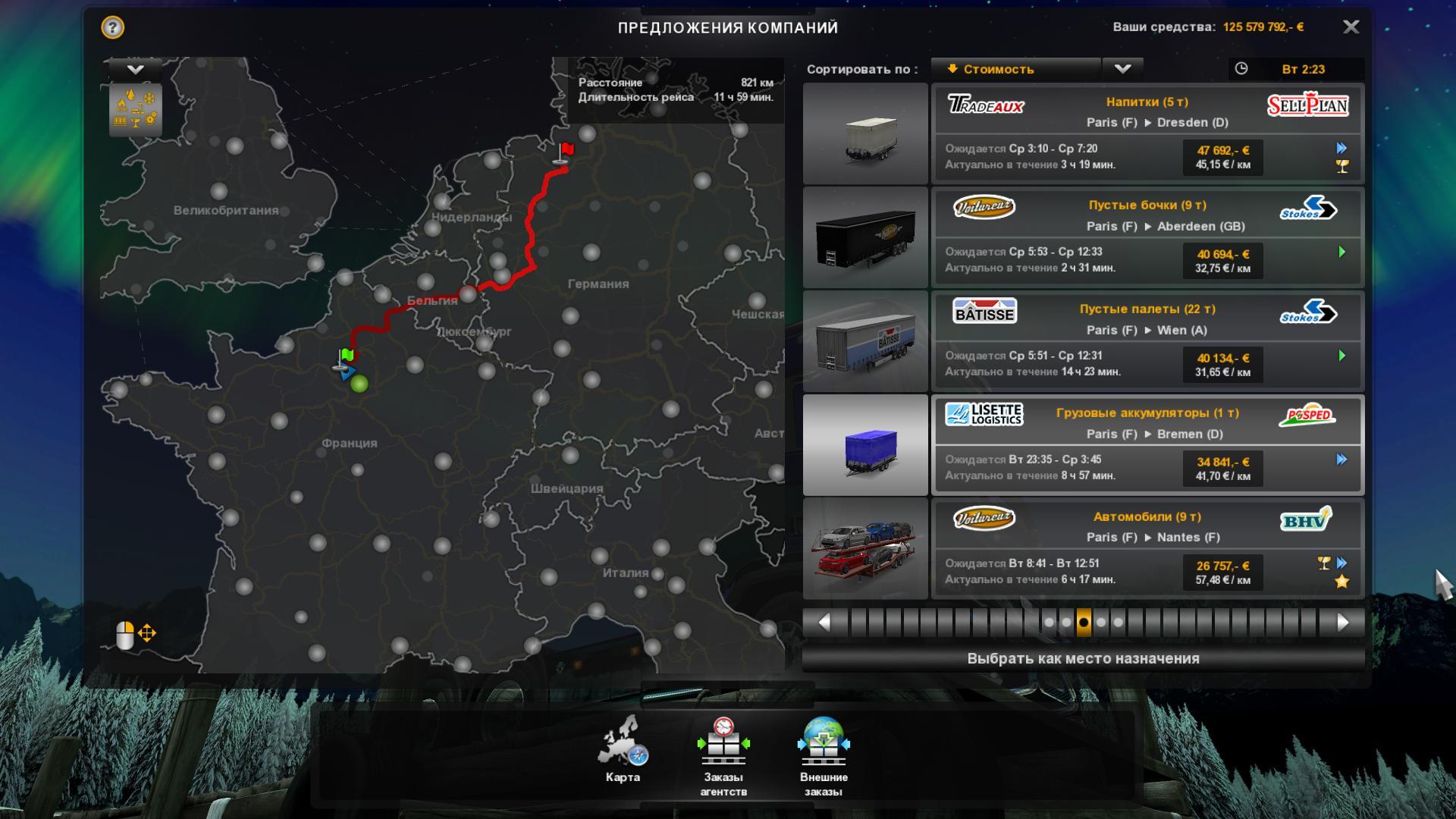This screenshot has height=819, width=1456.
Task: Select the Грузовые аккумуляторы job to Bremen
Action: click(1147, 445)
